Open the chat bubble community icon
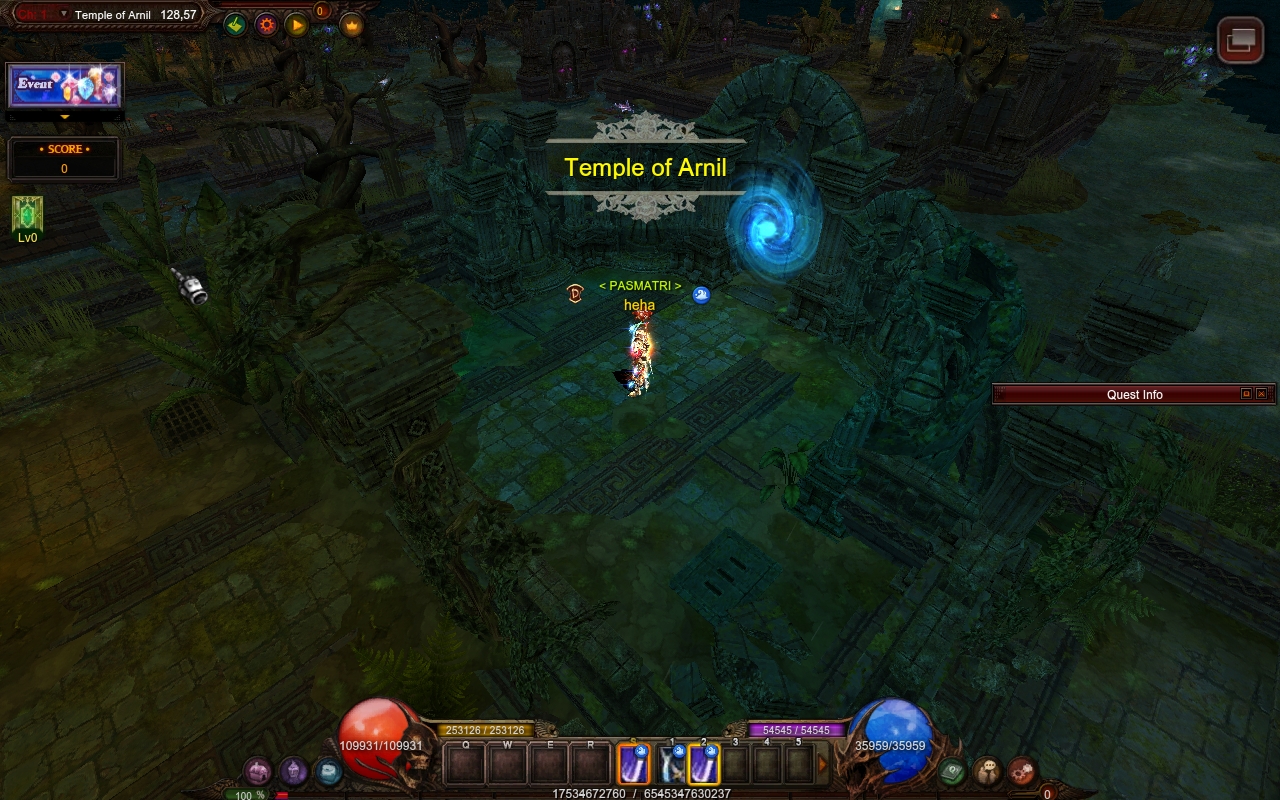 click(x=987, y=771)
